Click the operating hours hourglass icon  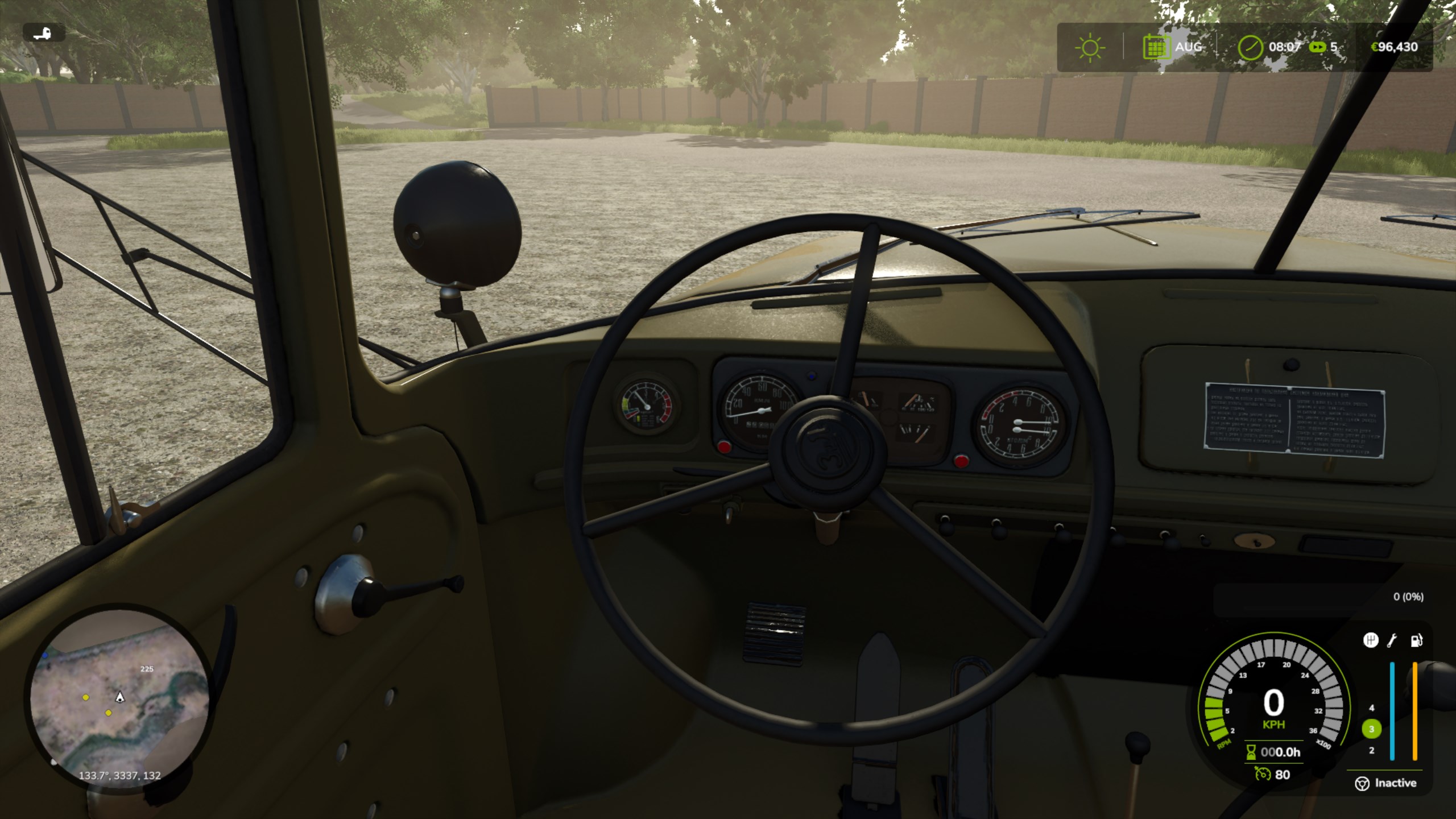1251,752
